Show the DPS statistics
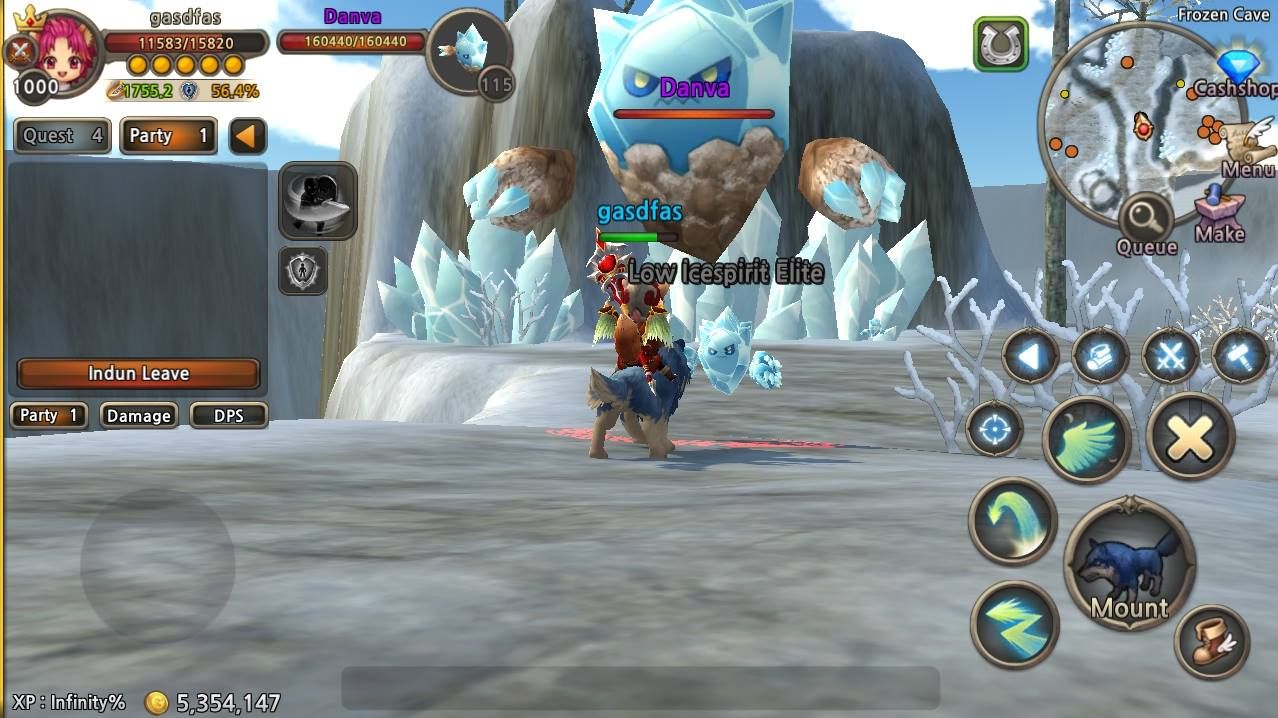 tap(228, 415)
